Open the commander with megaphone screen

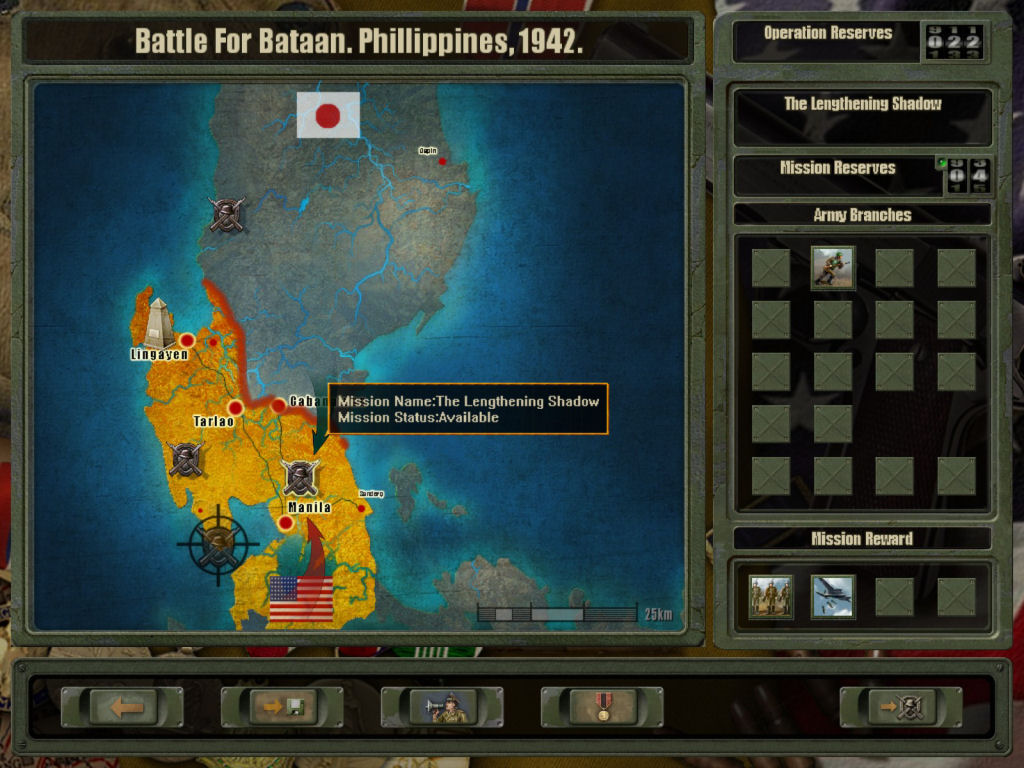(443, 707)
